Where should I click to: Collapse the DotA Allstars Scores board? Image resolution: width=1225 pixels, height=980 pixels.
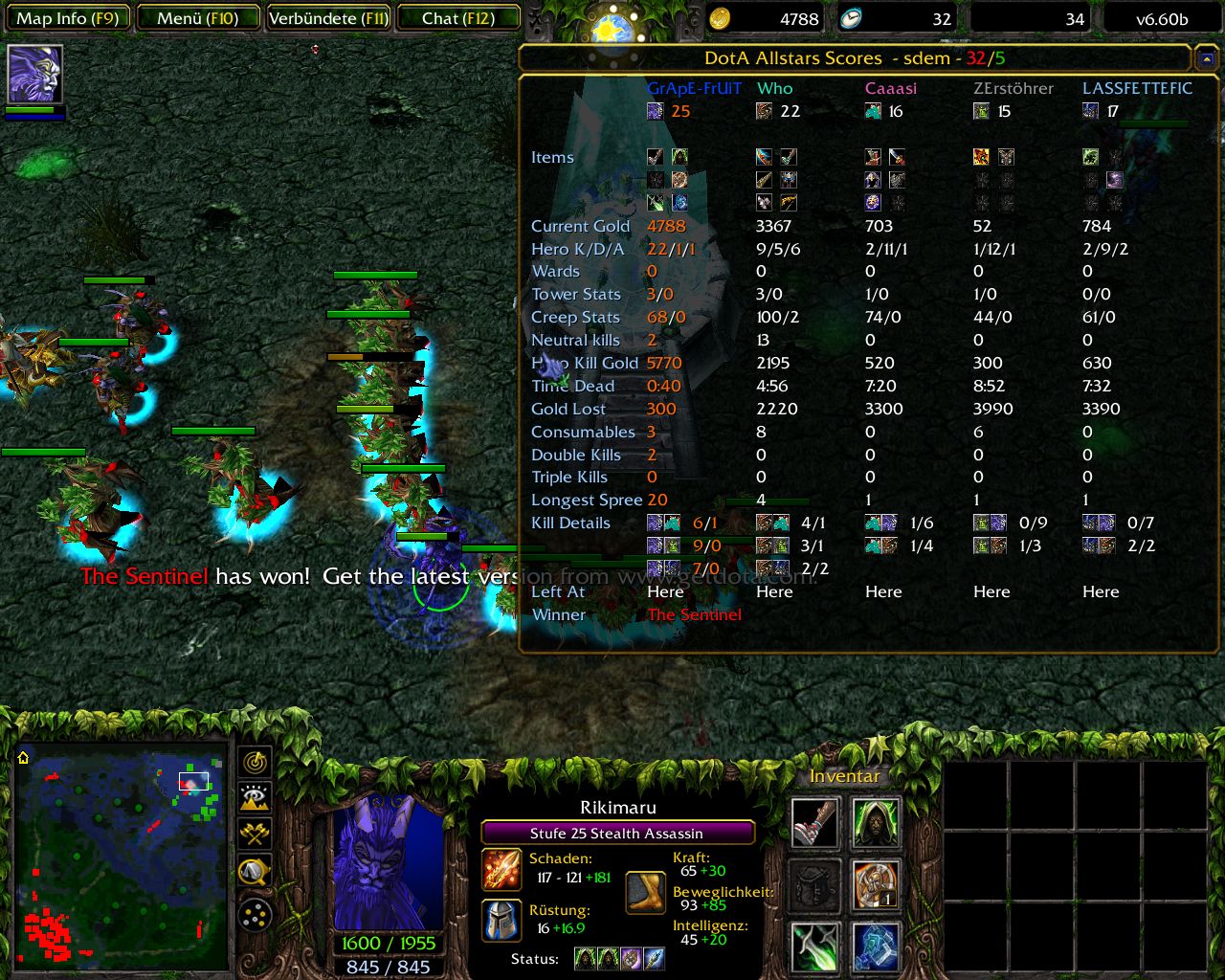point(1206,59)
